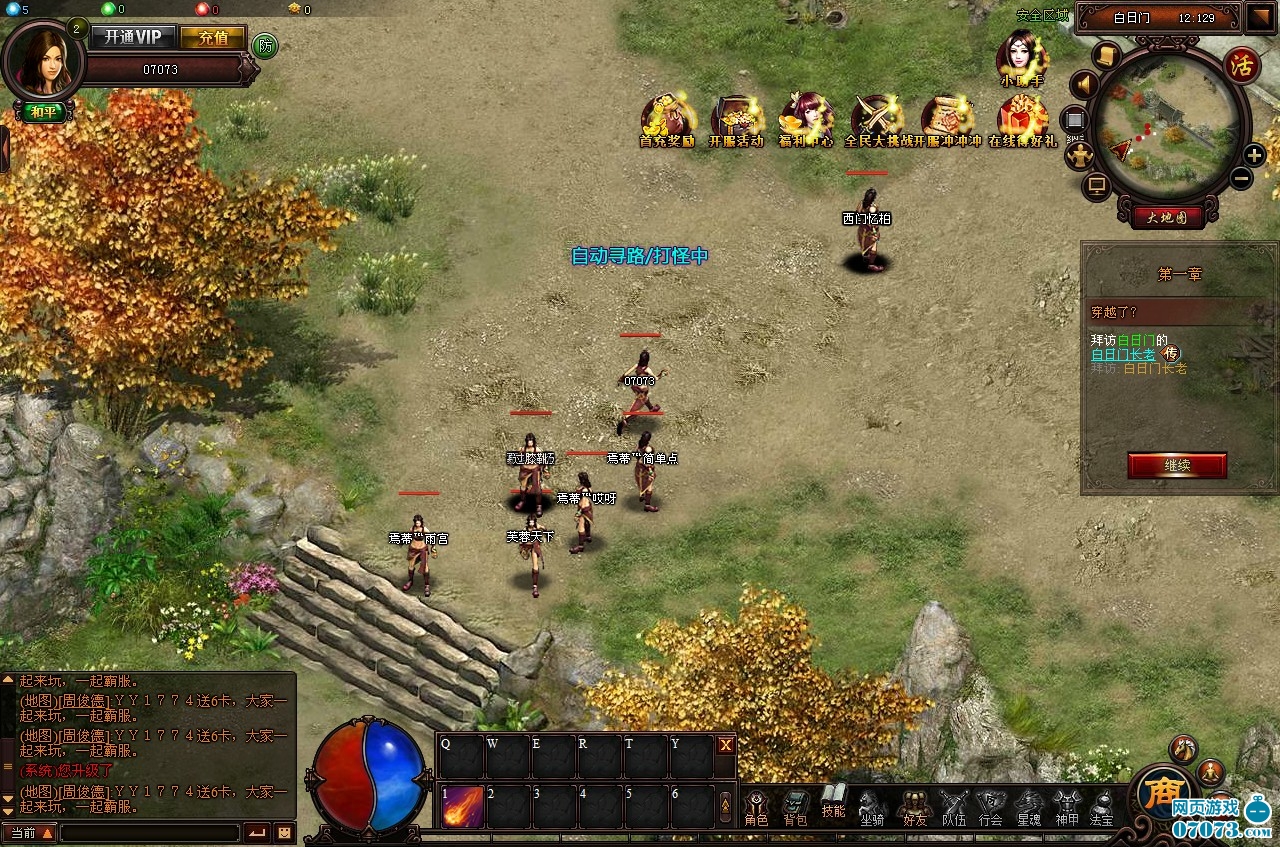
Task: Click the 充值 recharge button
Action: point(213,37)
